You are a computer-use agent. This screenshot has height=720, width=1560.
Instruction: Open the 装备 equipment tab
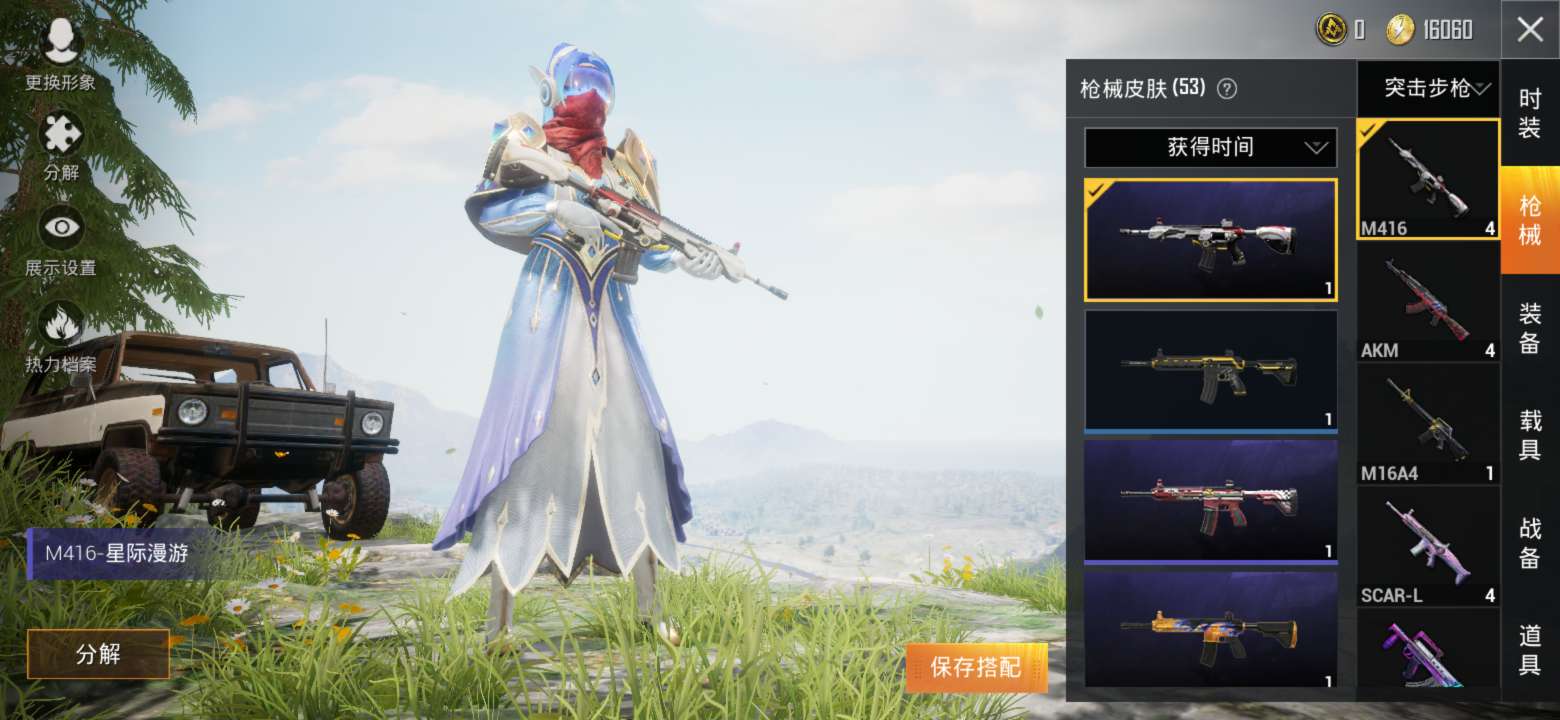click(x=1529, y=328)
